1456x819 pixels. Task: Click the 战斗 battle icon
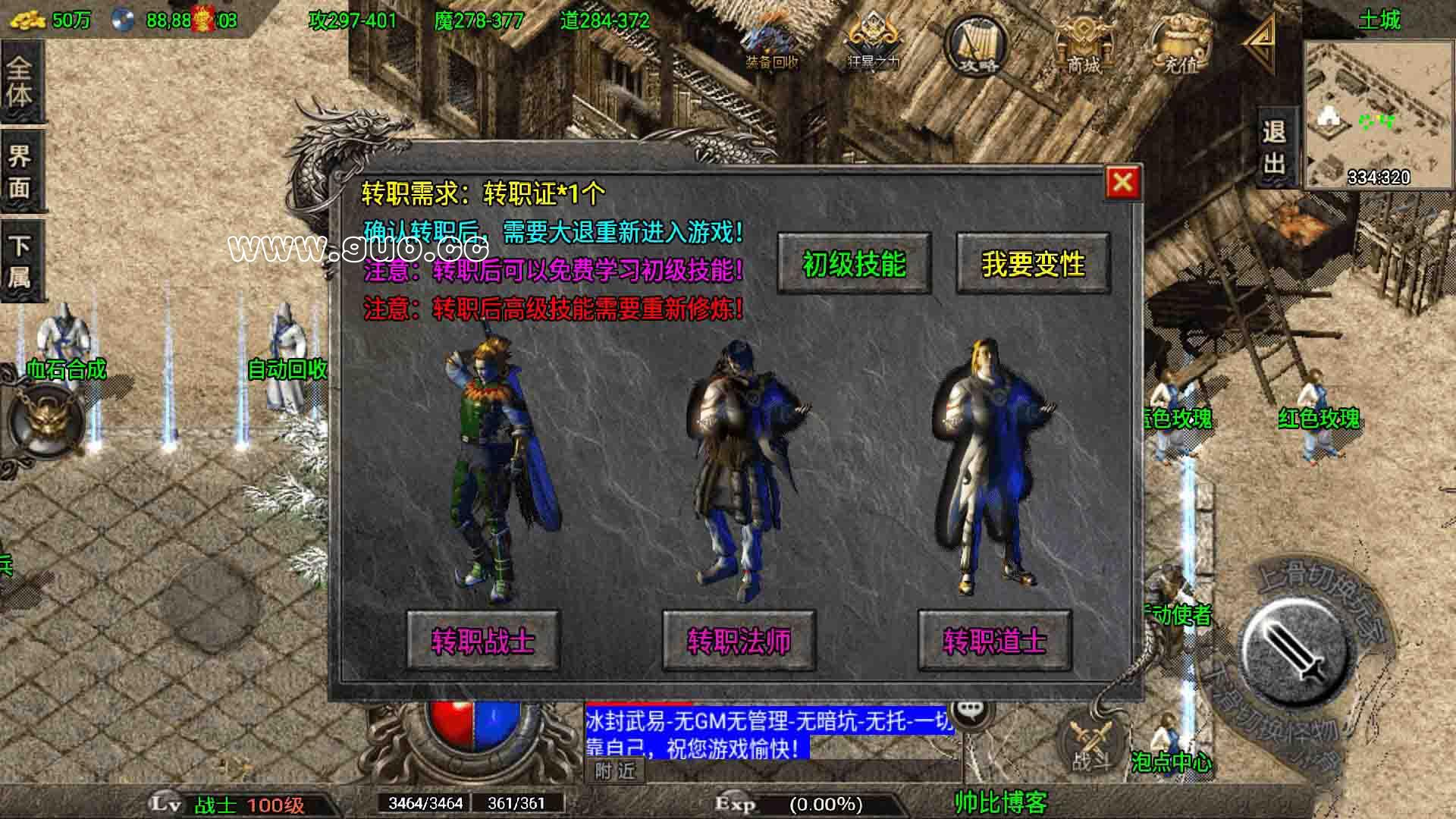pos(1087,739)
